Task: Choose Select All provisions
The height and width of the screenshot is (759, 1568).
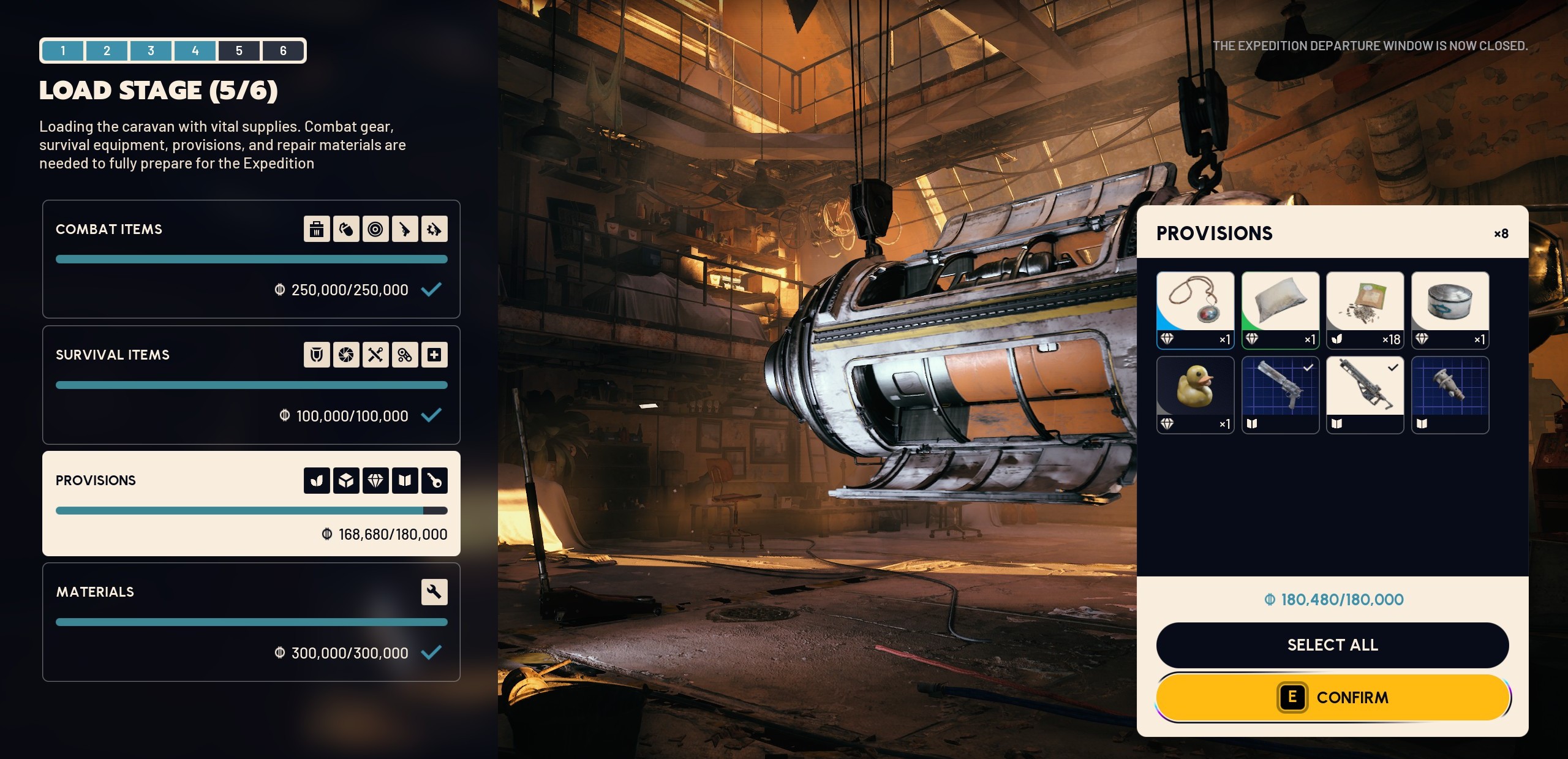Action: [1332, 645]
